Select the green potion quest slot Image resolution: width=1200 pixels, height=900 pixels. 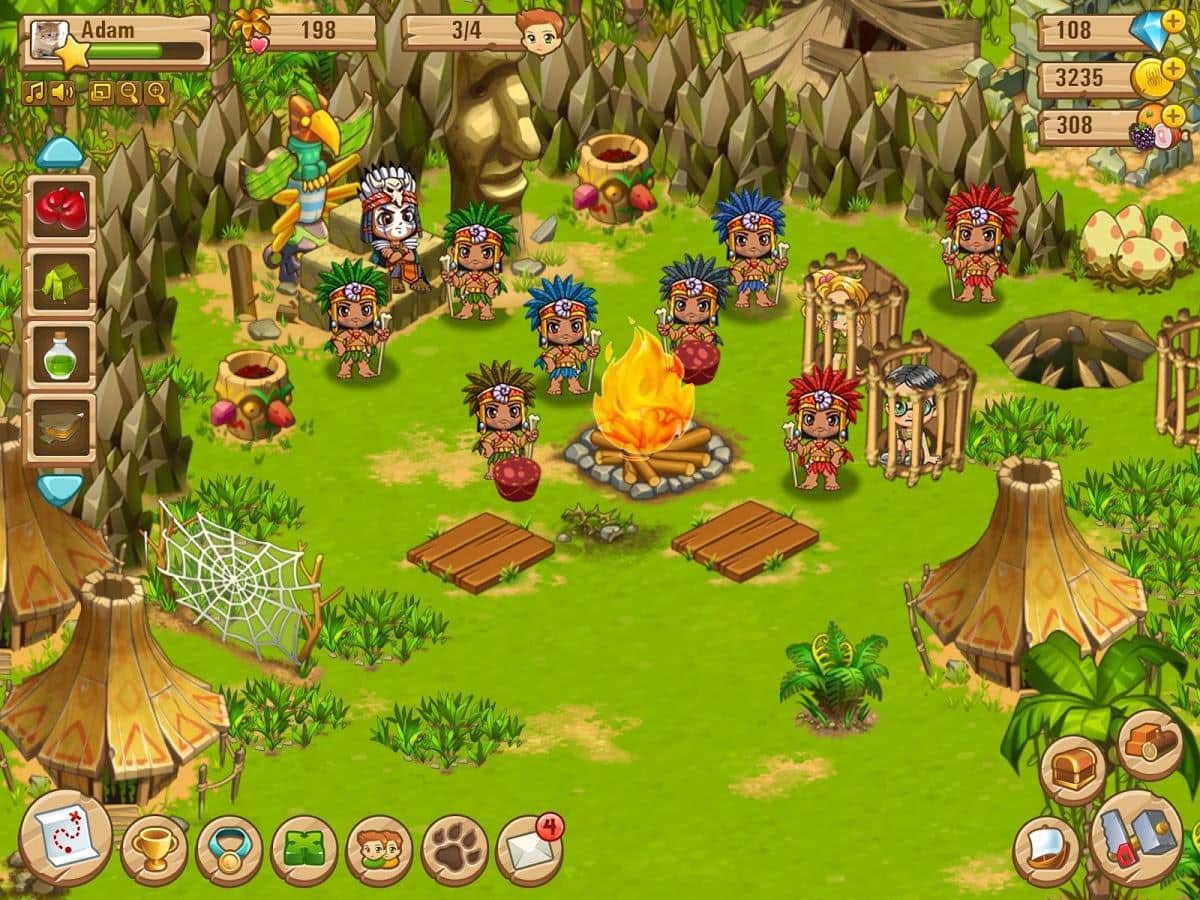pos(60,355)
